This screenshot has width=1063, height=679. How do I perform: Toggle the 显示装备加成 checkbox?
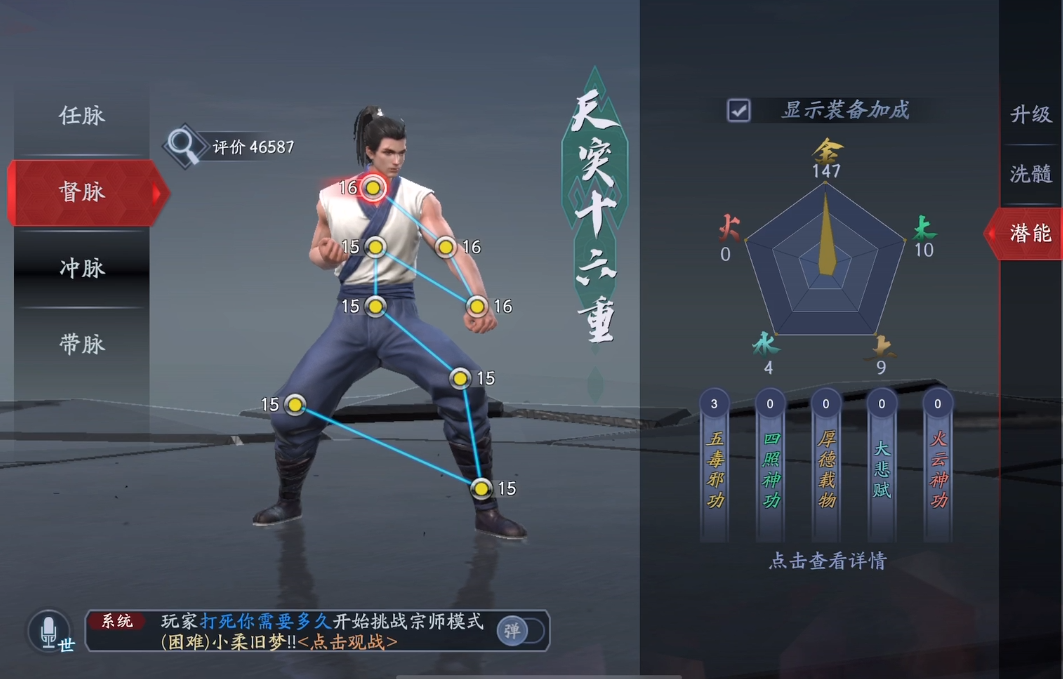(x=739, y=110)
